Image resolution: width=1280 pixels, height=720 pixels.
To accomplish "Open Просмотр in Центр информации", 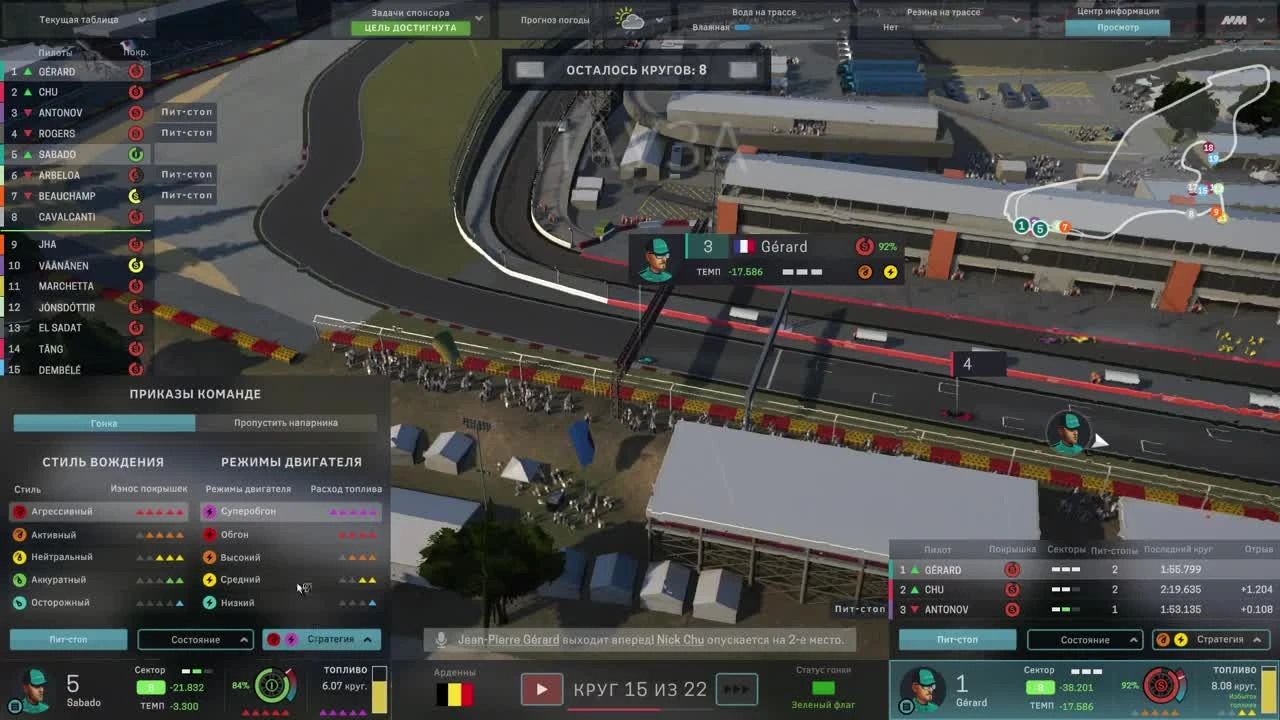I will 1119,27.
